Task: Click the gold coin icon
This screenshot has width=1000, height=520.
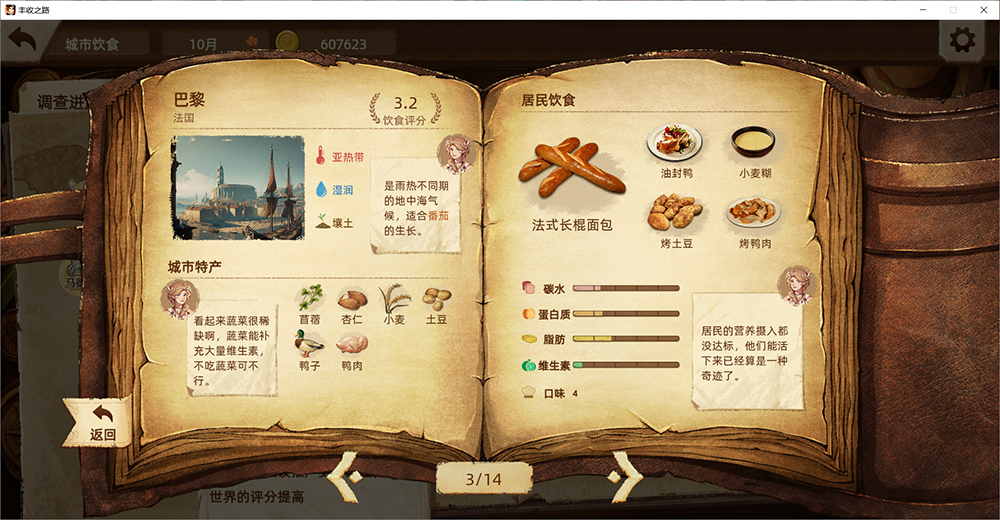Action: coord(288,43)
